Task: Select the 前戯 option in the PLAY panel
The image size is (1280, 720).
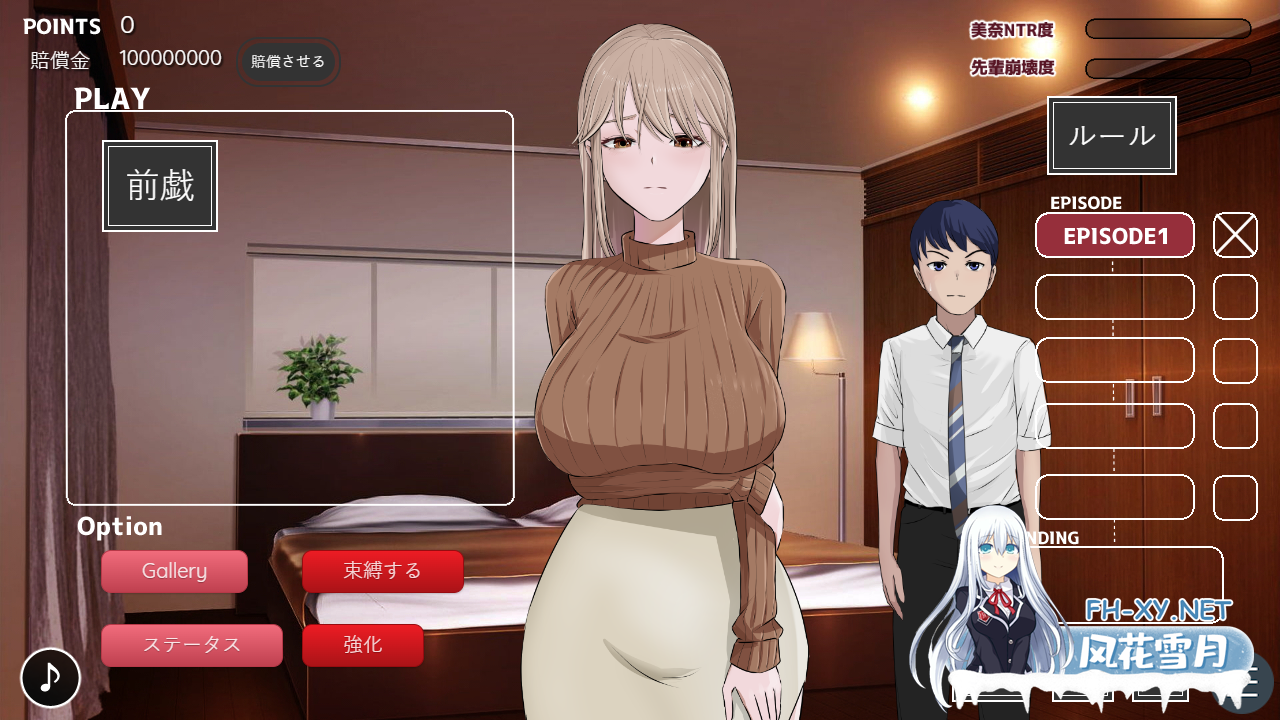Action: click(159, 185)
